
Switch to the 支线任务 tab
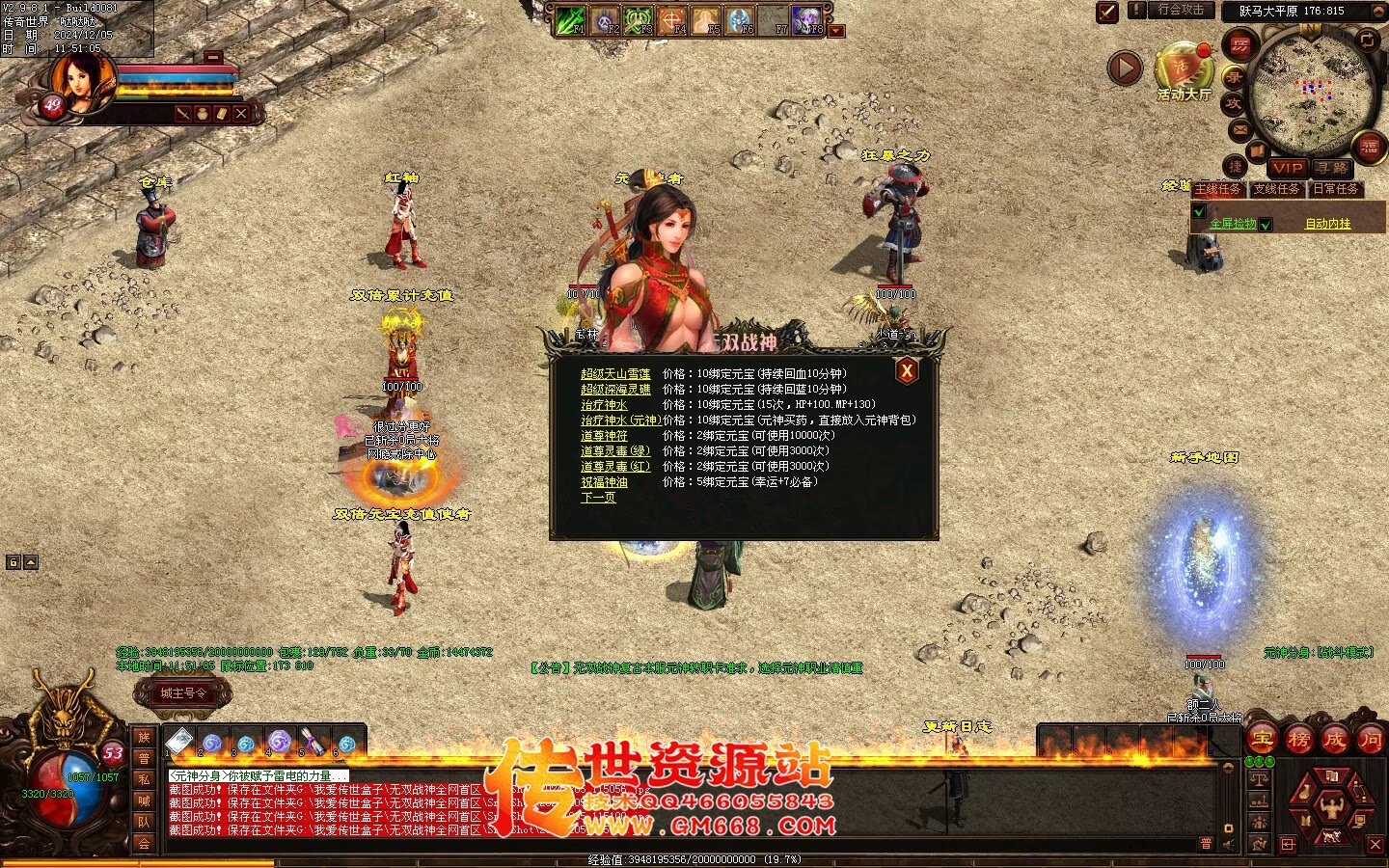1277,189
